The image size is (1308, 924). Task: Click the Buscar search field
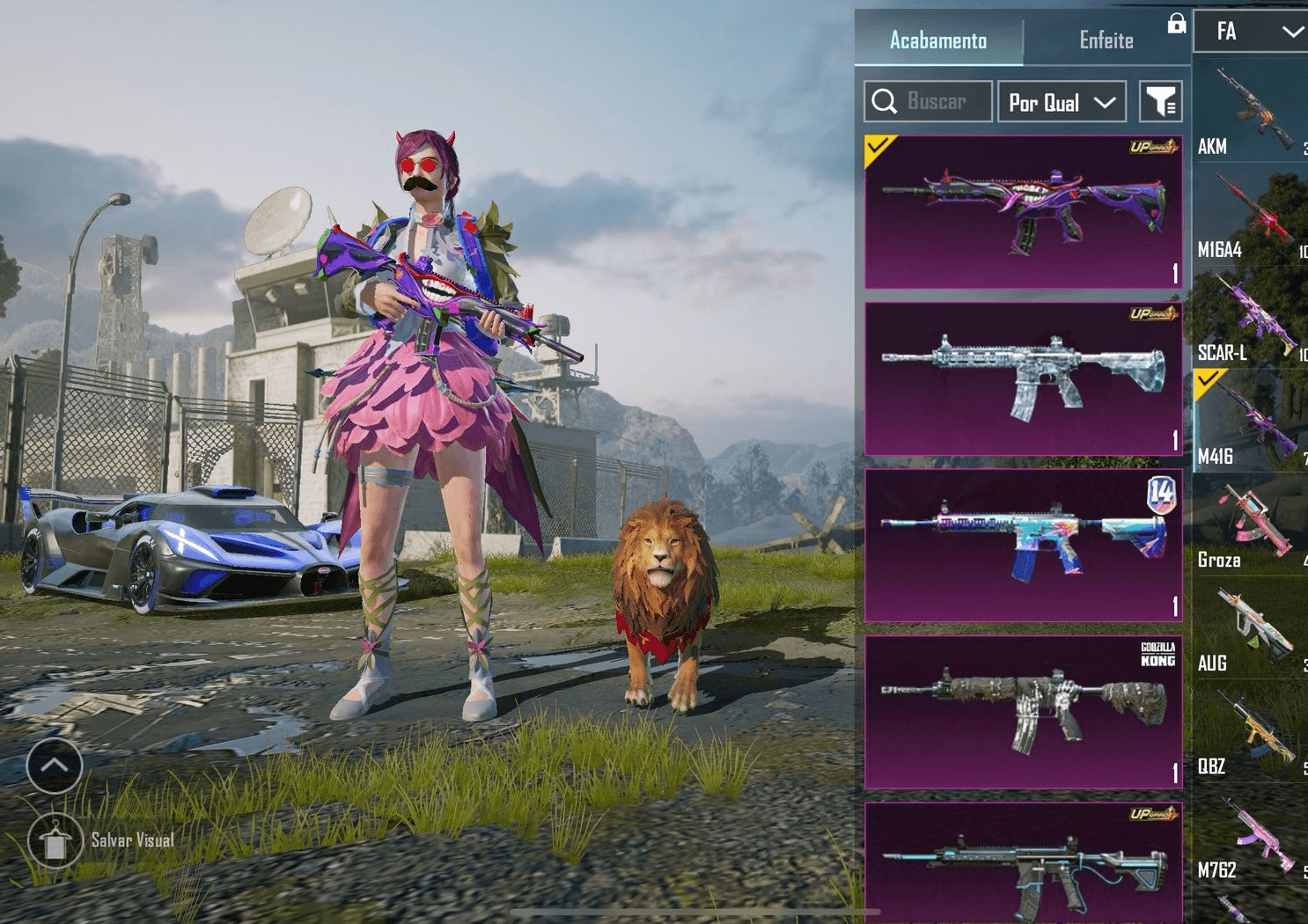929,102
